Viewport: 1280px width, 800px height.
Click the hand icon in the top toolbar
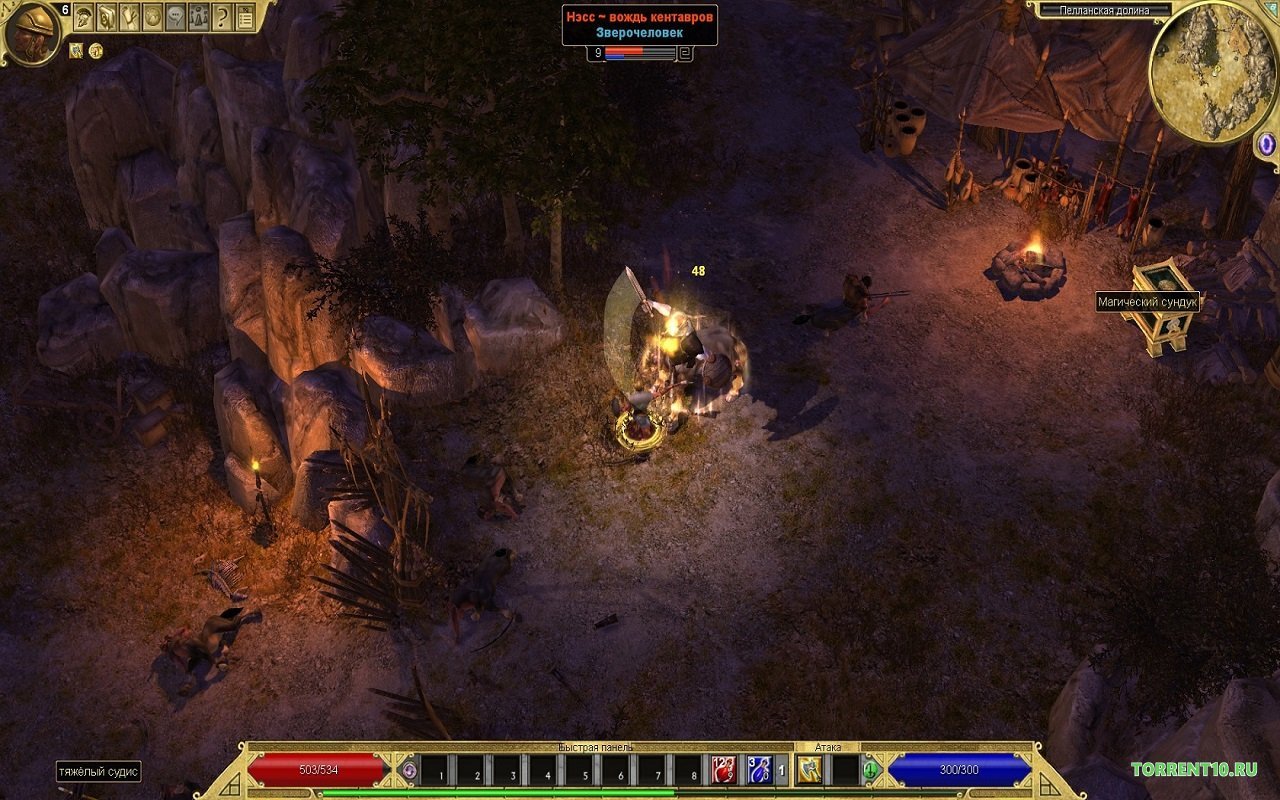130,17
